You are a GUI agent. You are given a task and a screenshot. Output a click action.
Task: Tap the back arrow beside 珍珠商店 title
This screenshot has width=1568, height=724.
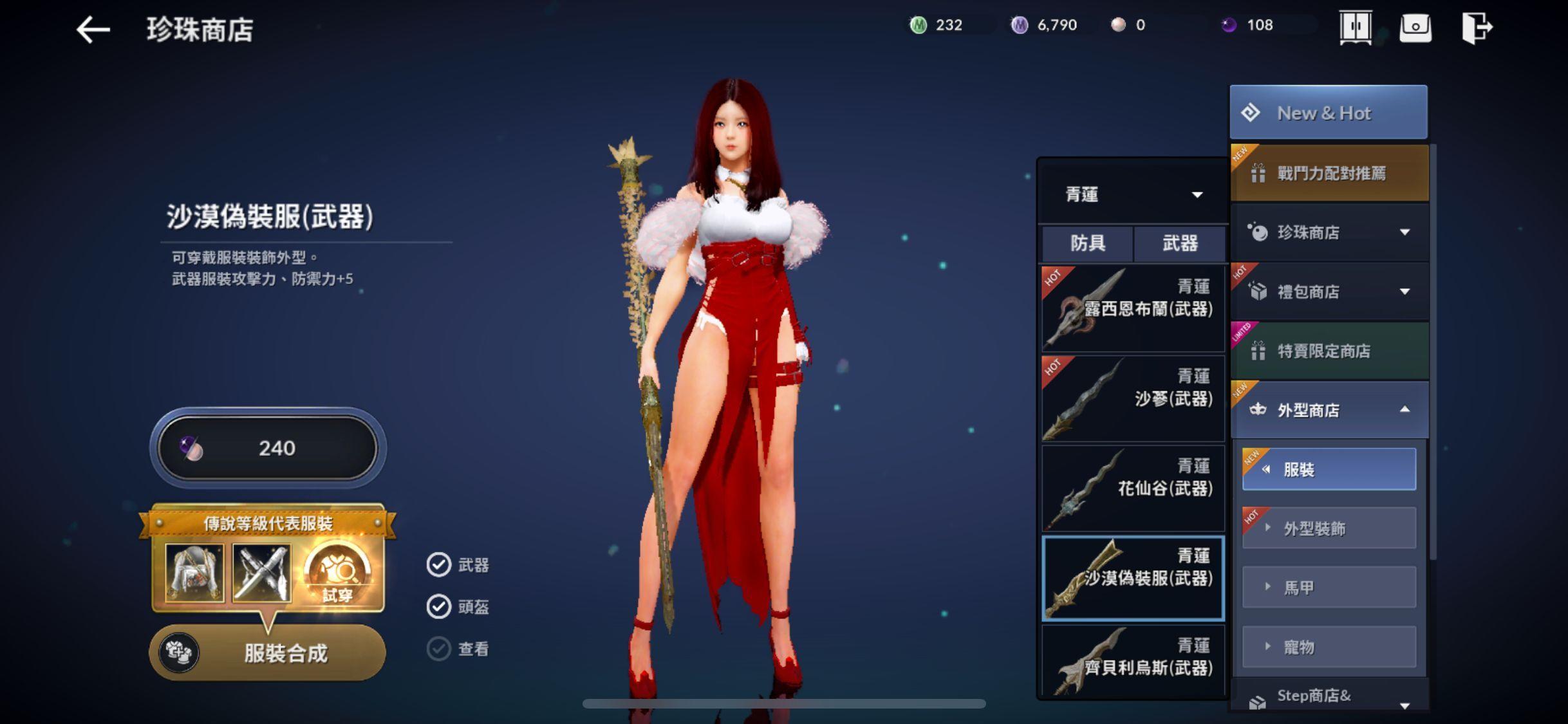click(92, 28)
